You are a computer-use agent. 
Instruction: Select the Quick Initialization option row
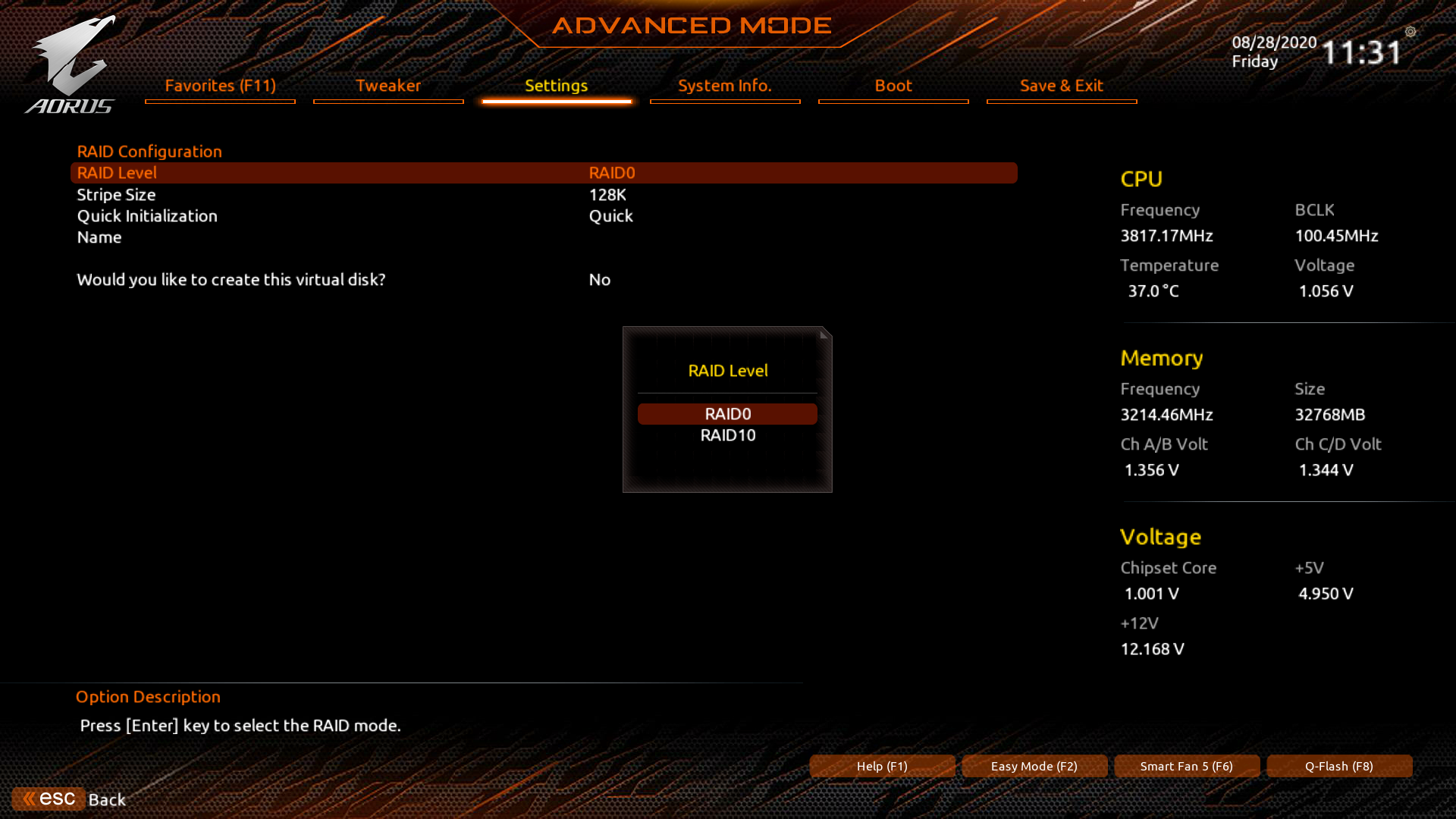tap(543, 216)
